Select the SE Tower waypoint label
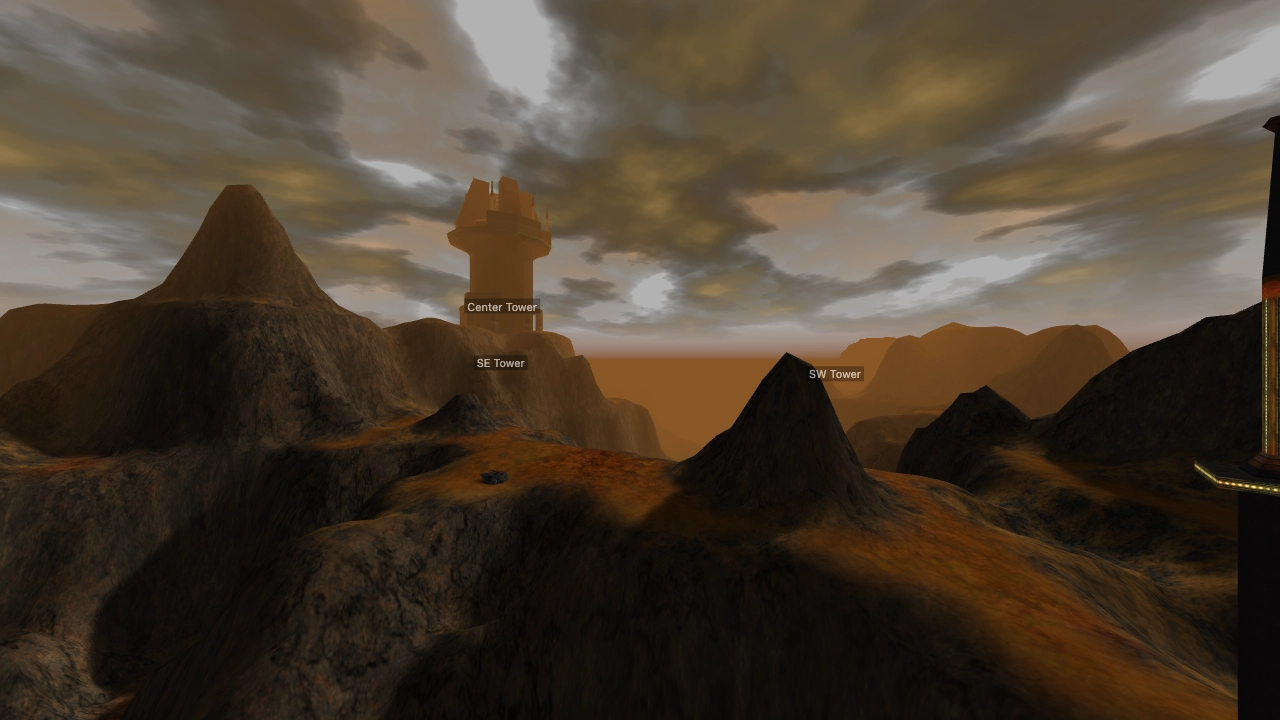Image resolution: width=1280 pixels, height=720 pixels. tap(500, 363)
